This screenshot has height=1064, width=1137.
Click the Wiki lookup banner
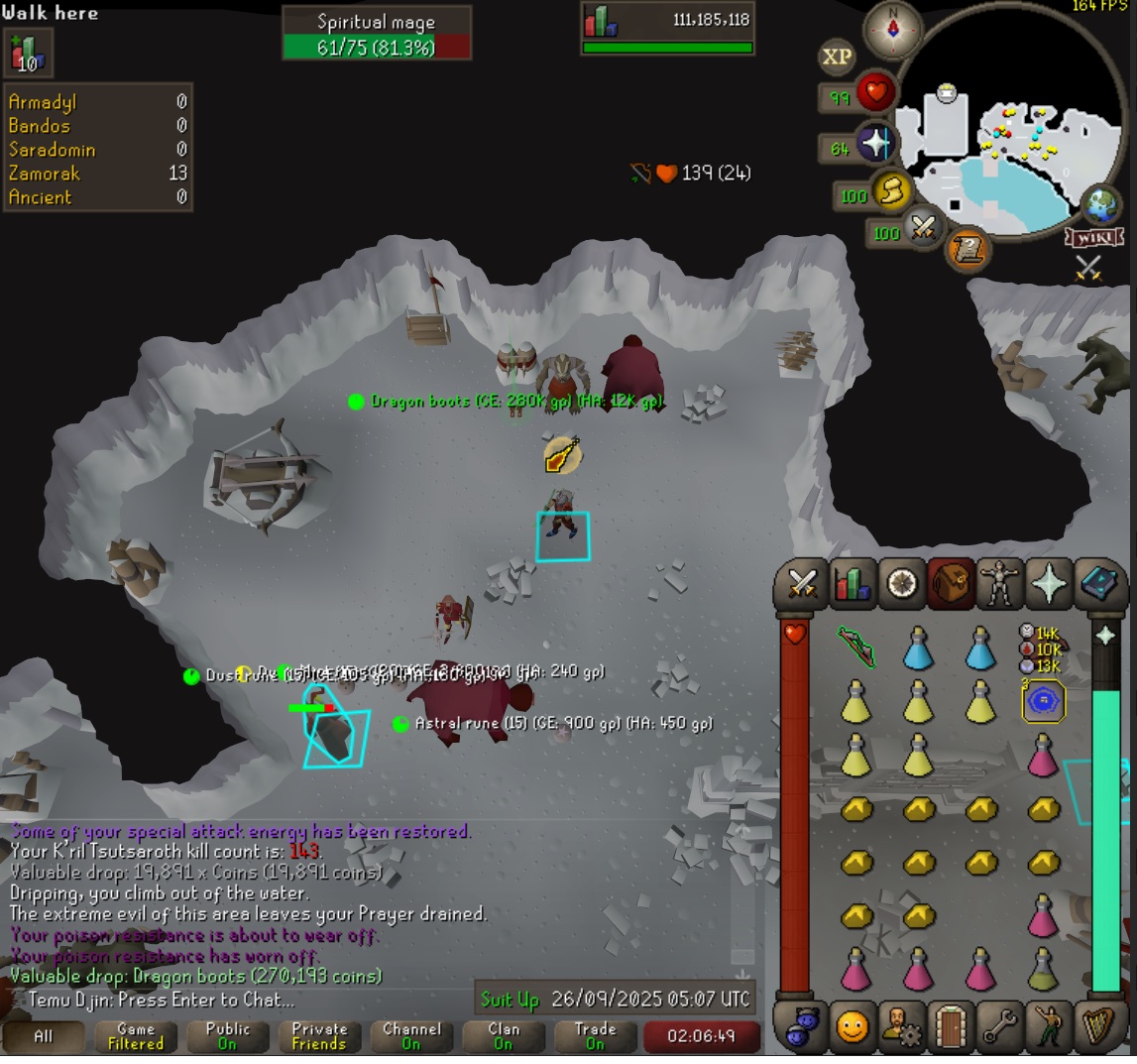pyautogui.click(x=1092, y=238)
